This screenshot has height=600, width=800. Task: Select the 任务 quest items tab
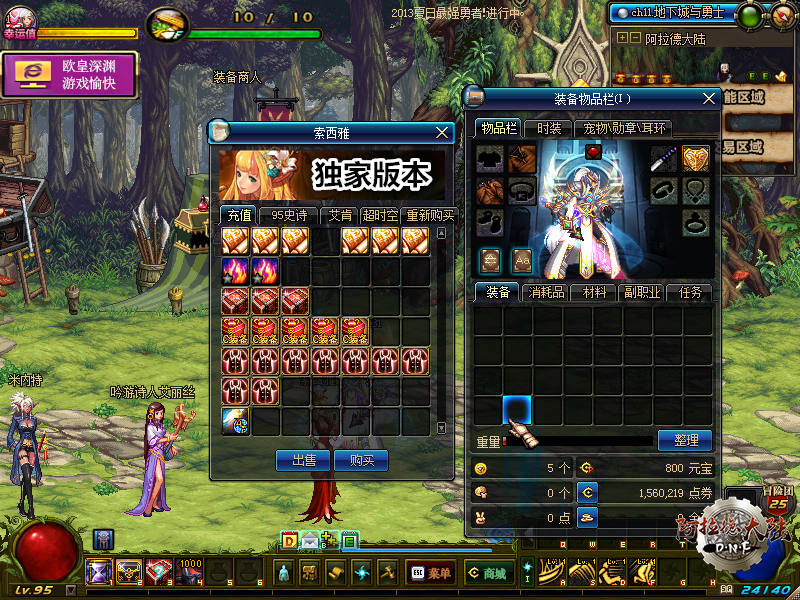tap(690, 292)
